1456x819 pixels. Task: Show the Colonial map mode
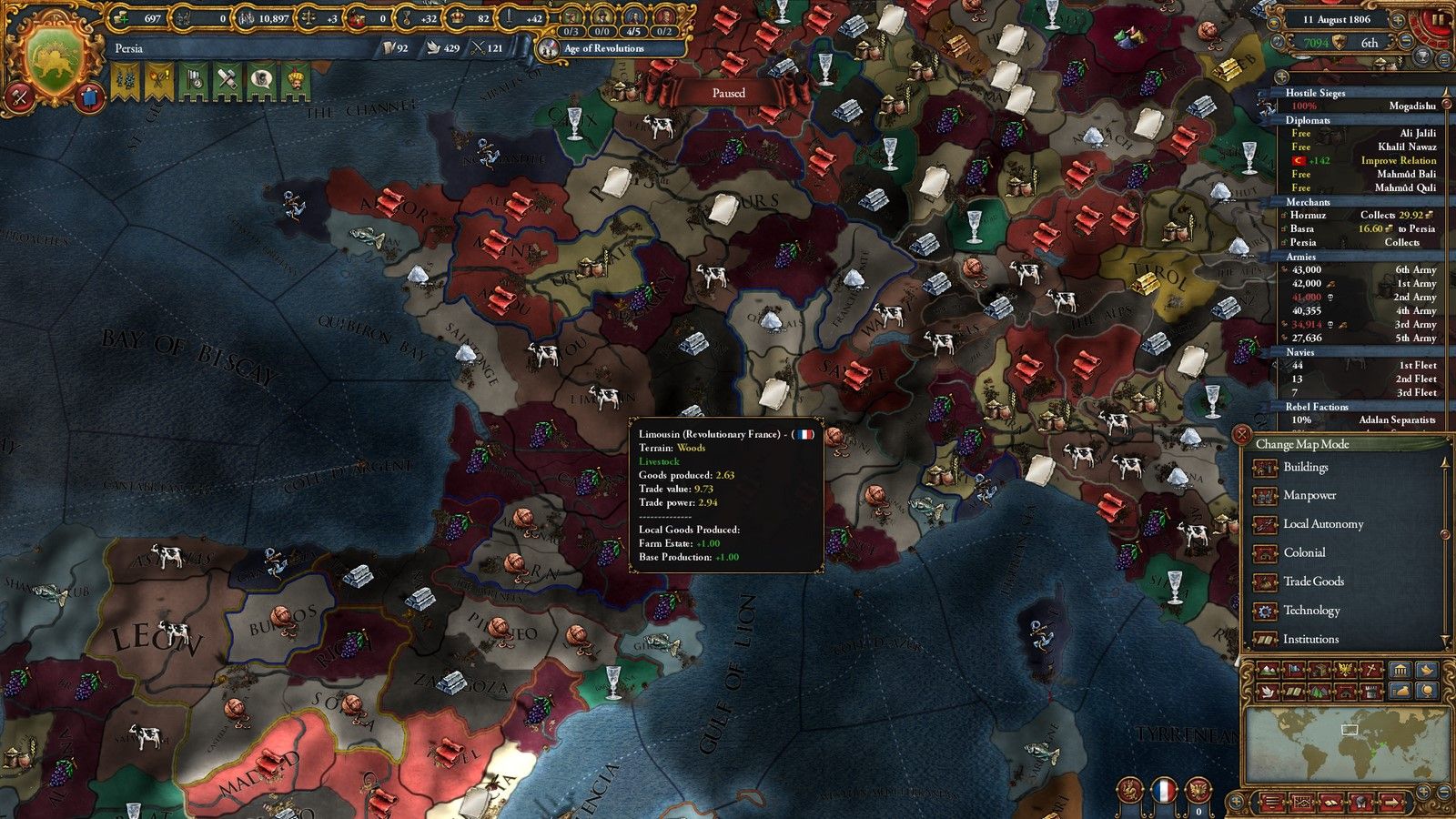pos(1303,552)
